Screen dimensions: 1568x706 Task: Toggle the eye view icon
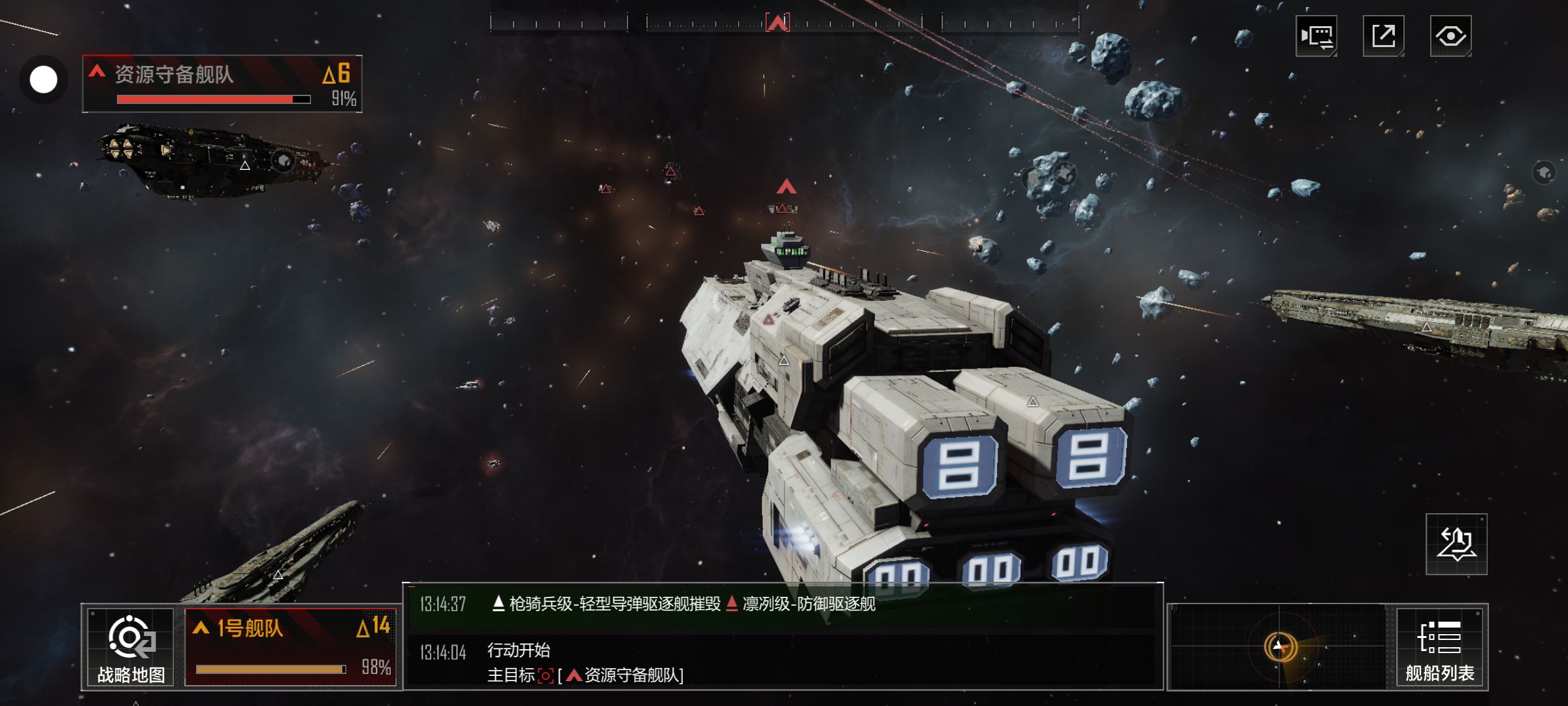coord(1450,36)
